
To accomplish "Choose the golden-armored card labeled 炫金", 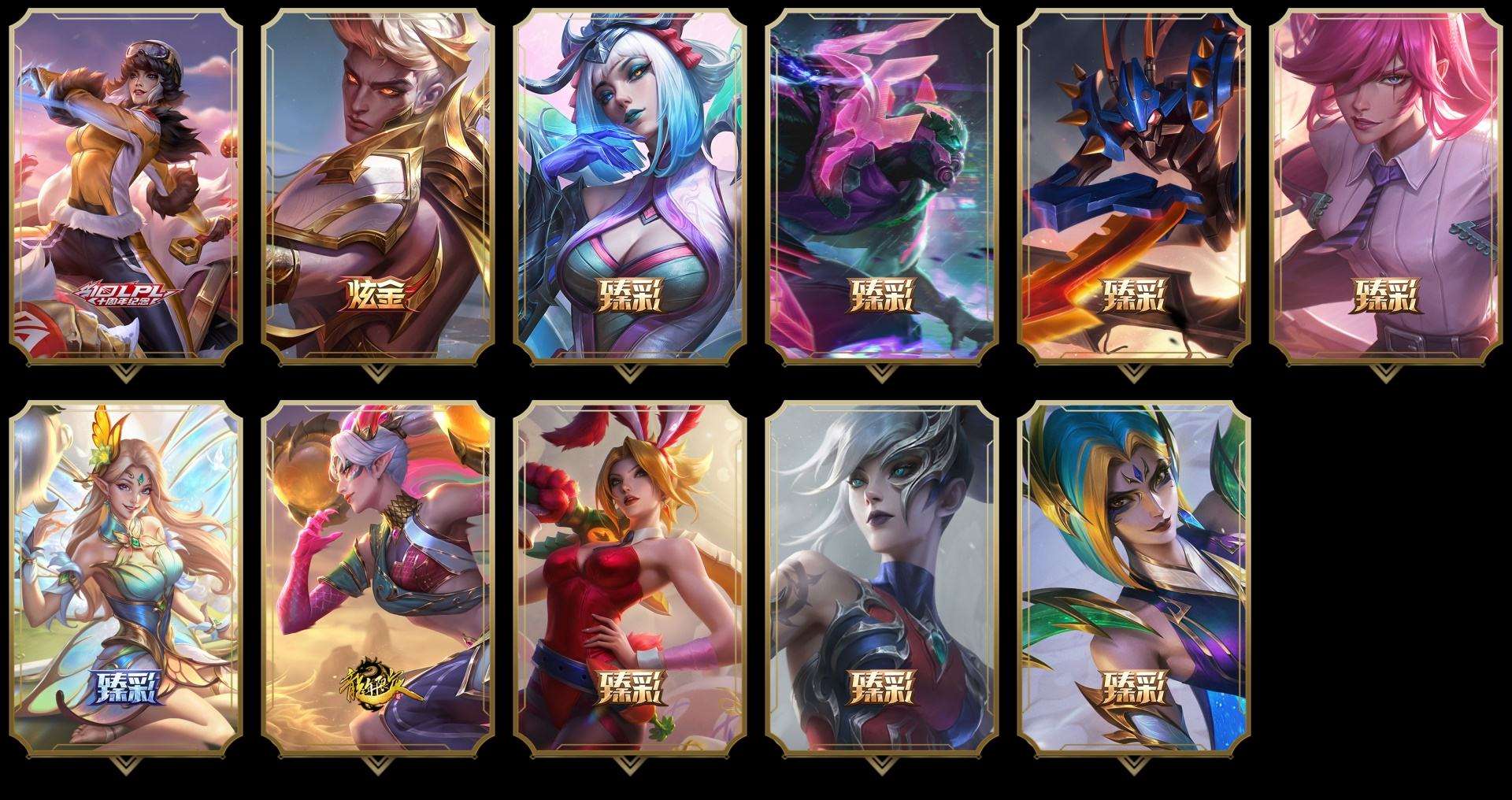I will click(x=378, y=187).
